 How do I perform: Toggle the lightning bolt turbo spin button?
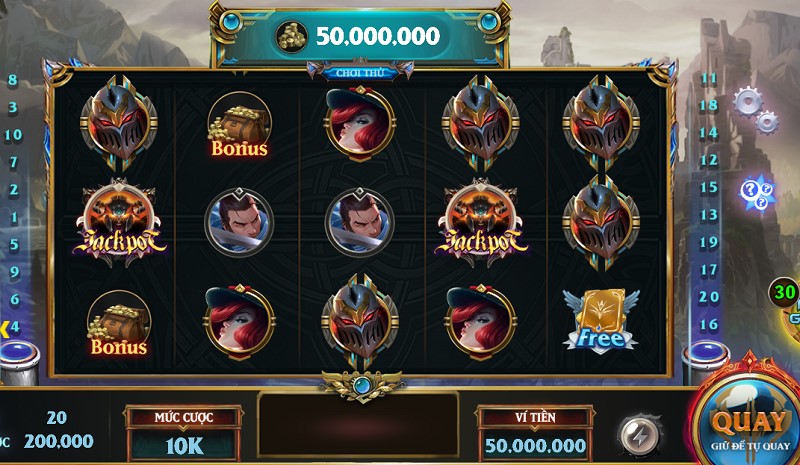point(636,435)
